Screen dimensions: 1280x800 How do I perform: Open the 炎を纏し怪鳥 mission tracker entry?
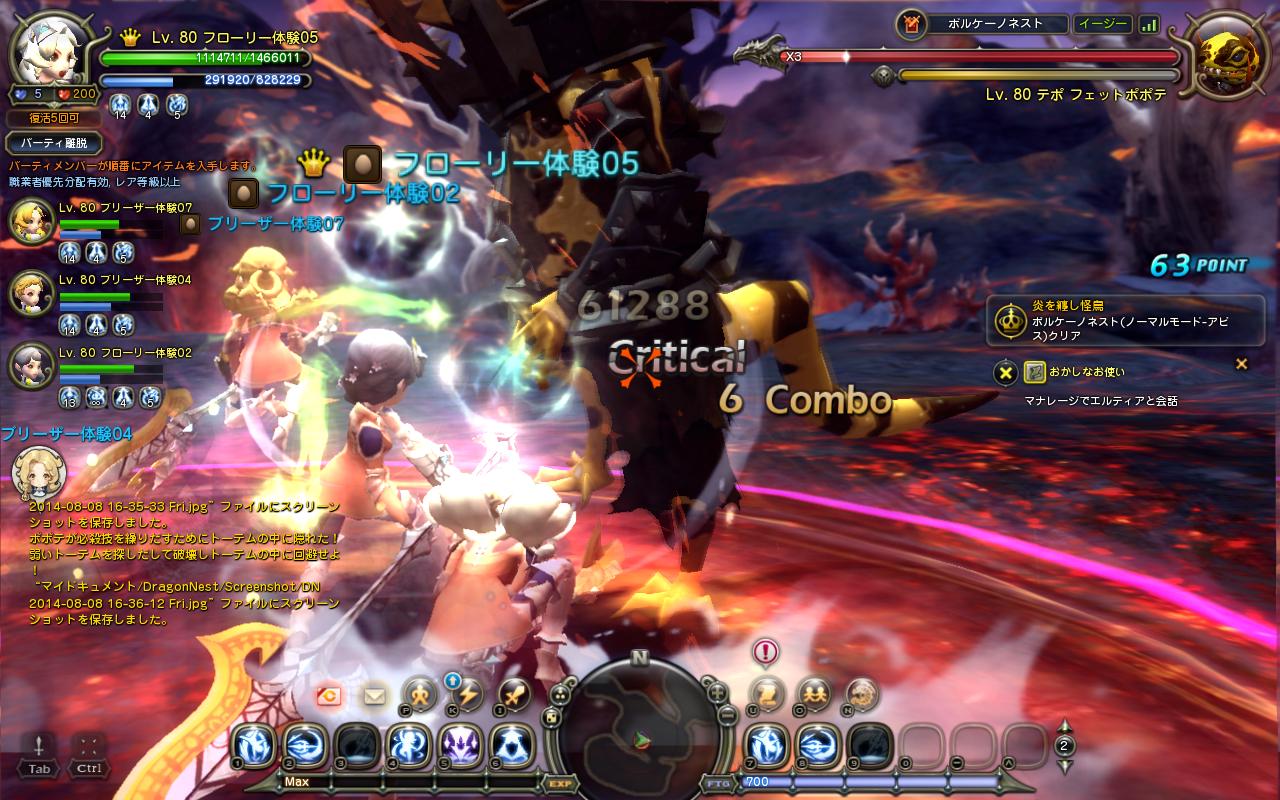click(1125, 320)
